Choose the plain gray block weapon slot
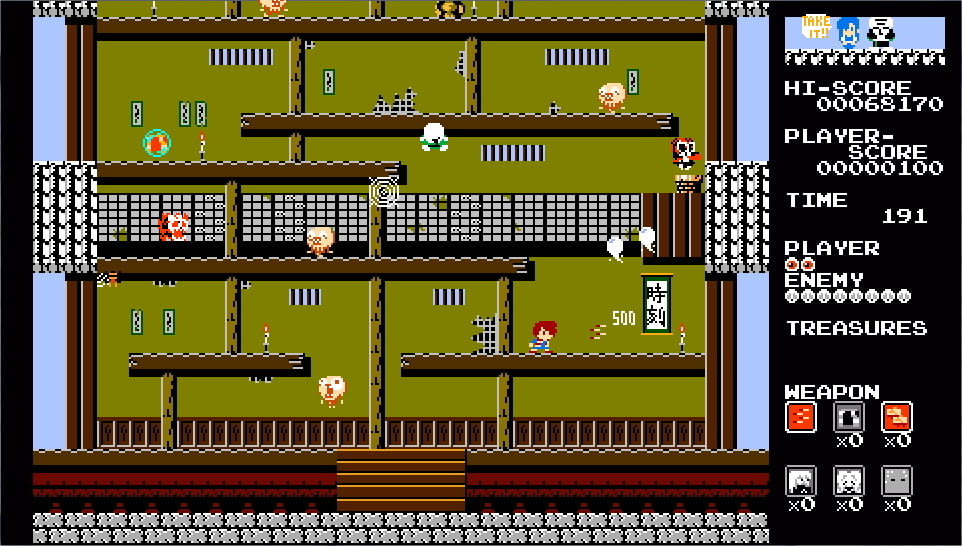This screenshot has height=546, width=962. pyautogui.click(x=896, y=481)
